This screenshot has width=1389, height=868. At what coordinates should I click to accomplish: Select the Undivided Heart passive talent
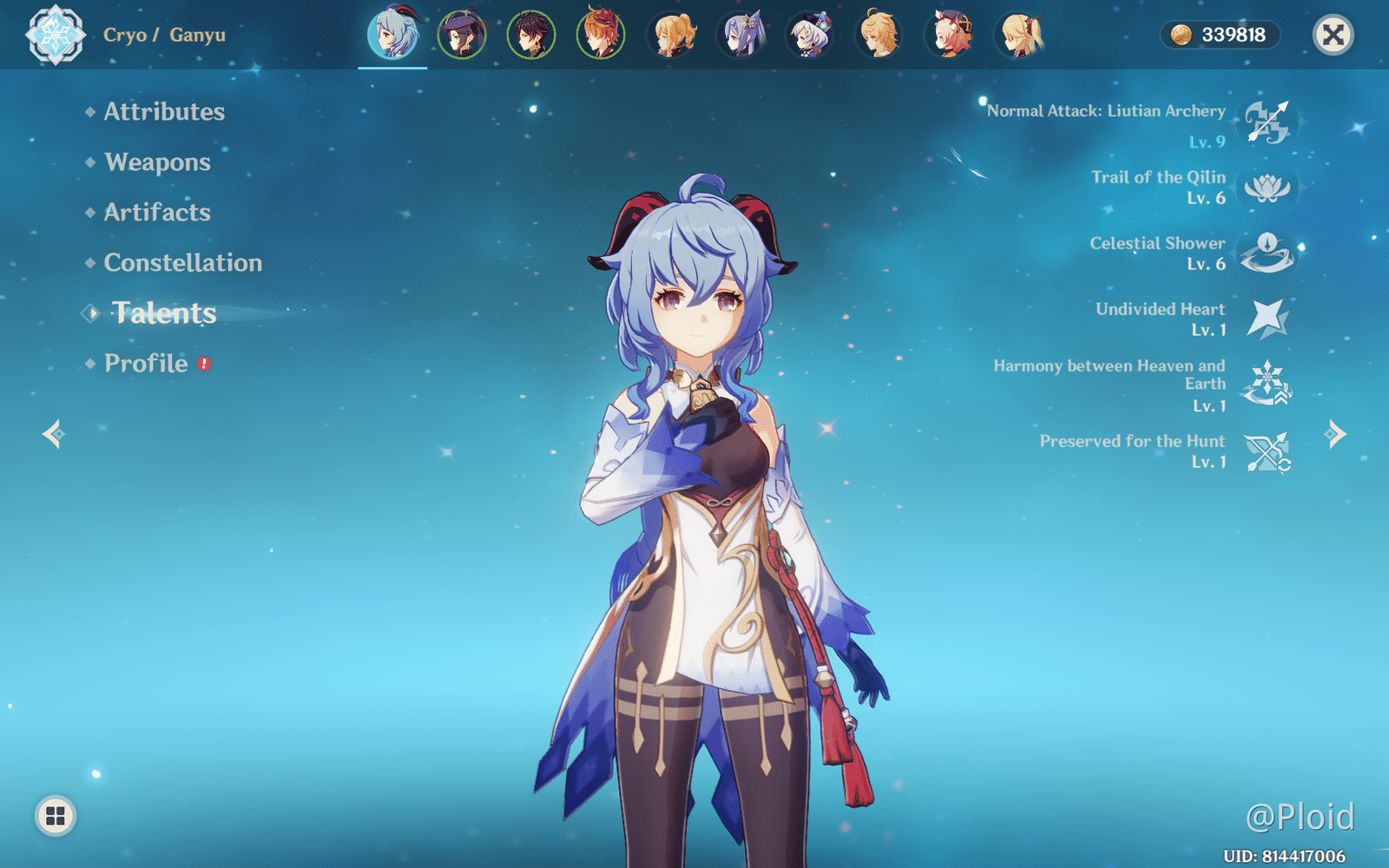click(x=1267, y=319)
